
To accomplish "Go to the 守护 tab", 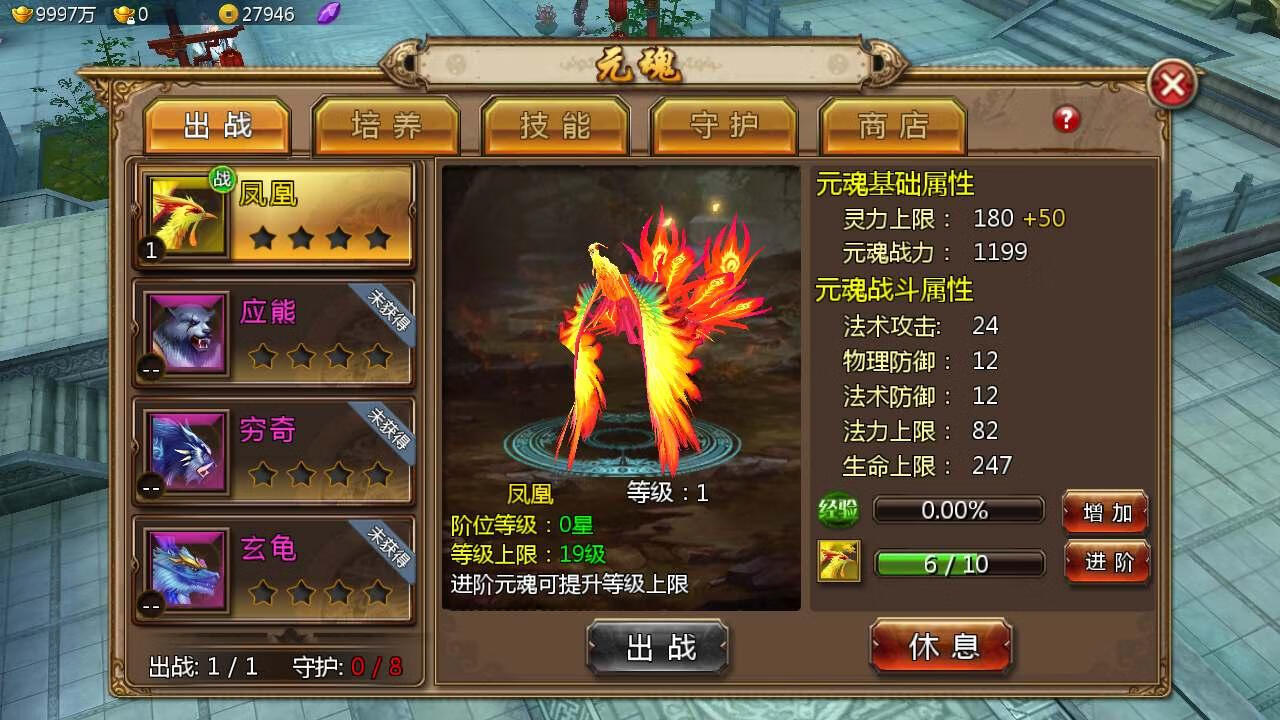I will [x=724, y=126].
